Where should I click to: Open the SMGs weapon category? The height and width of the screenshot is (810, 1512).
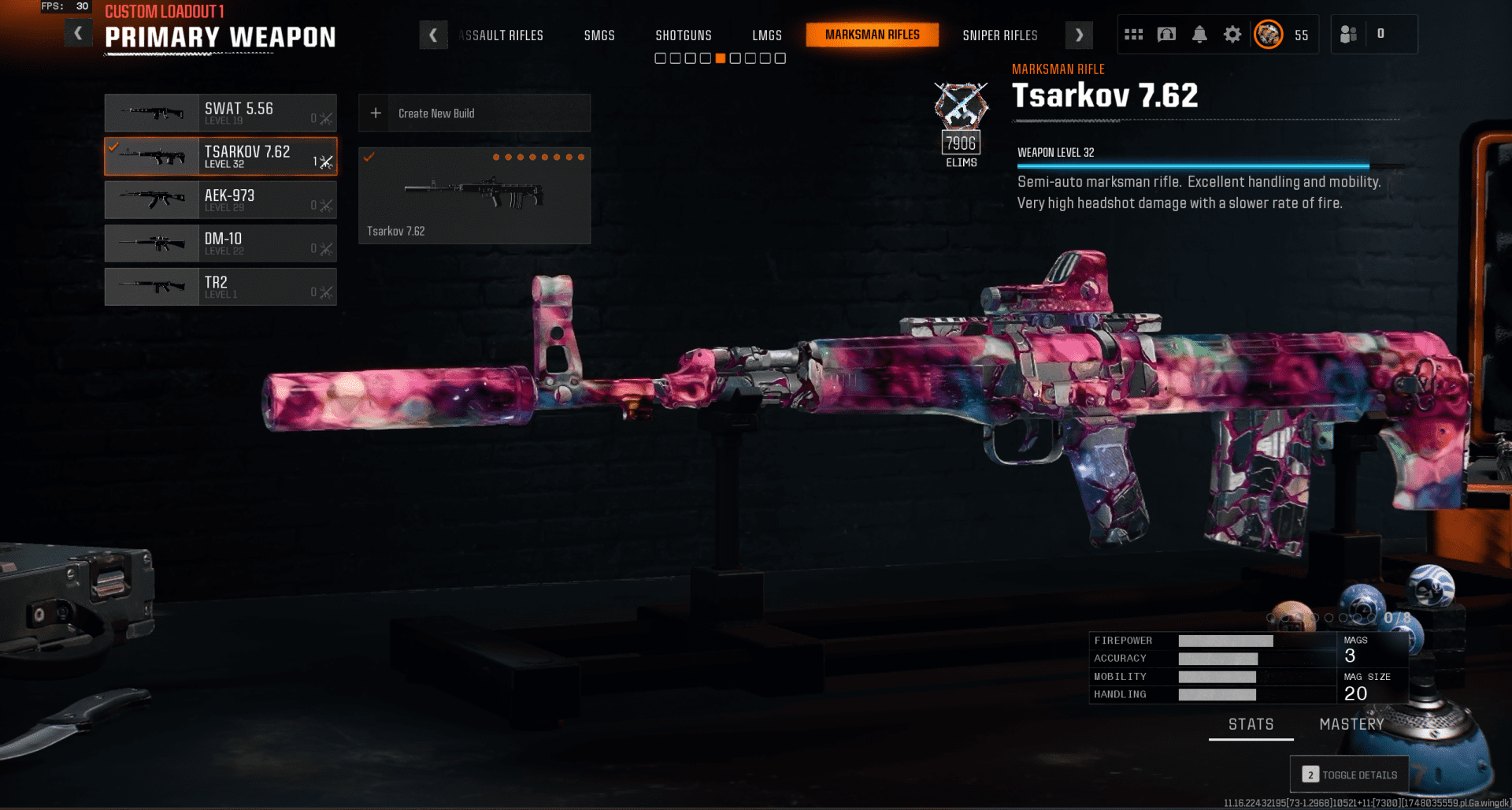pyautogui.click(x=599, y=35)
